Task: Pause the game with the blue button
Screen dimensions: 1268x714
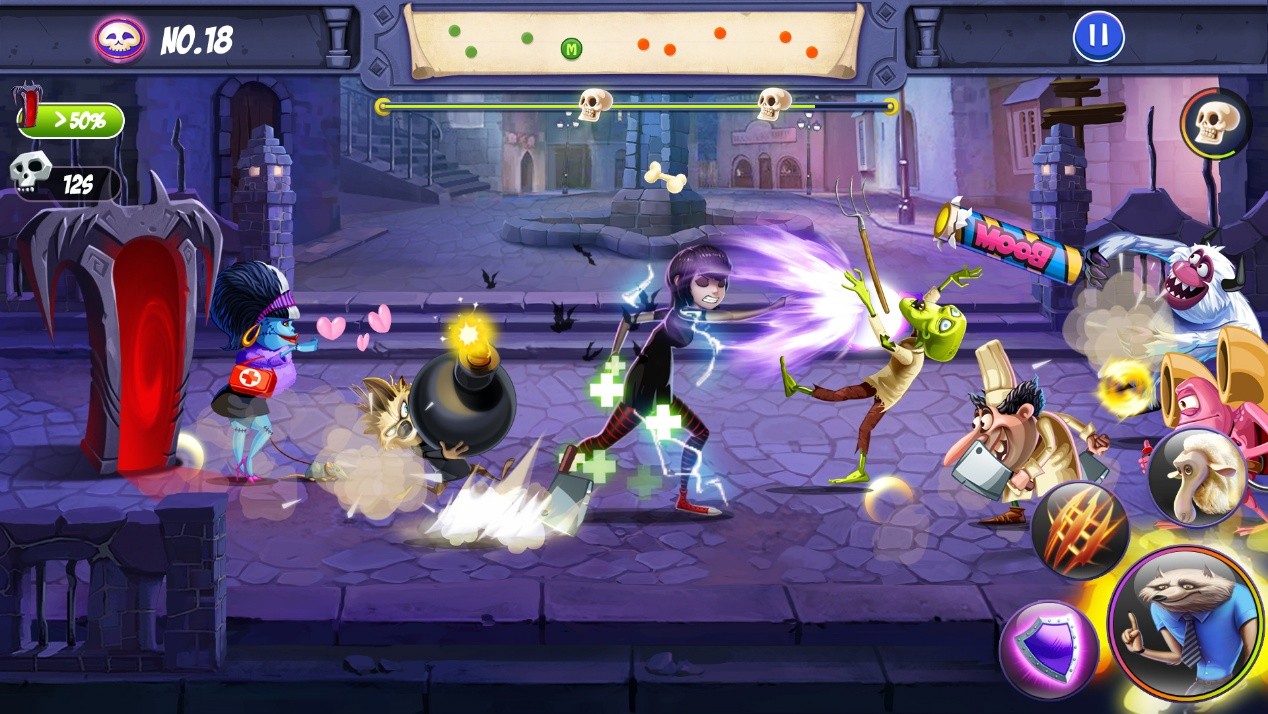Action: pyautogui.click(x=1098, y=37)
